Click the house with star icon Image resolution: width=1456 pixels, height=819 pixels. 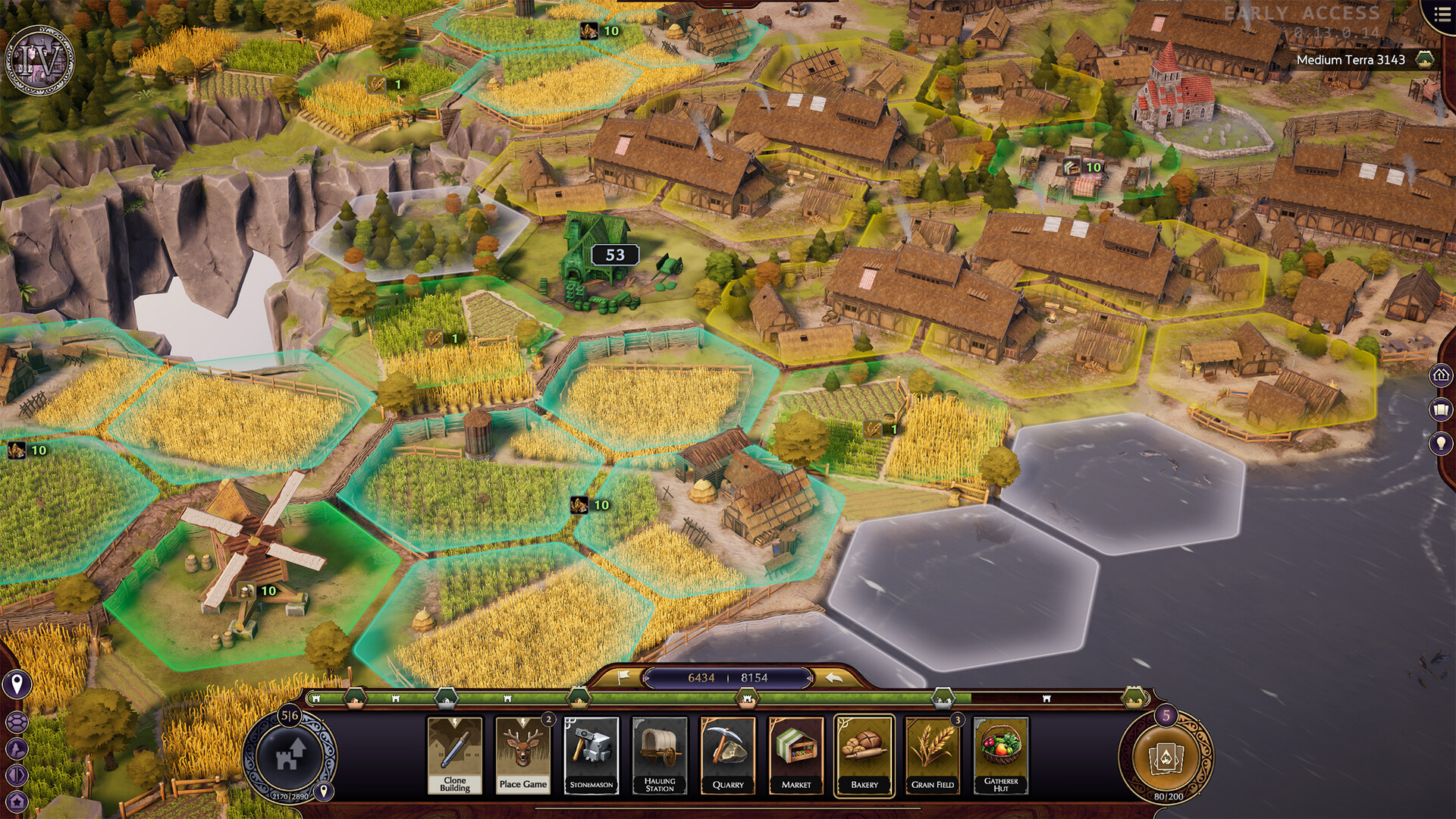point(17,801)
